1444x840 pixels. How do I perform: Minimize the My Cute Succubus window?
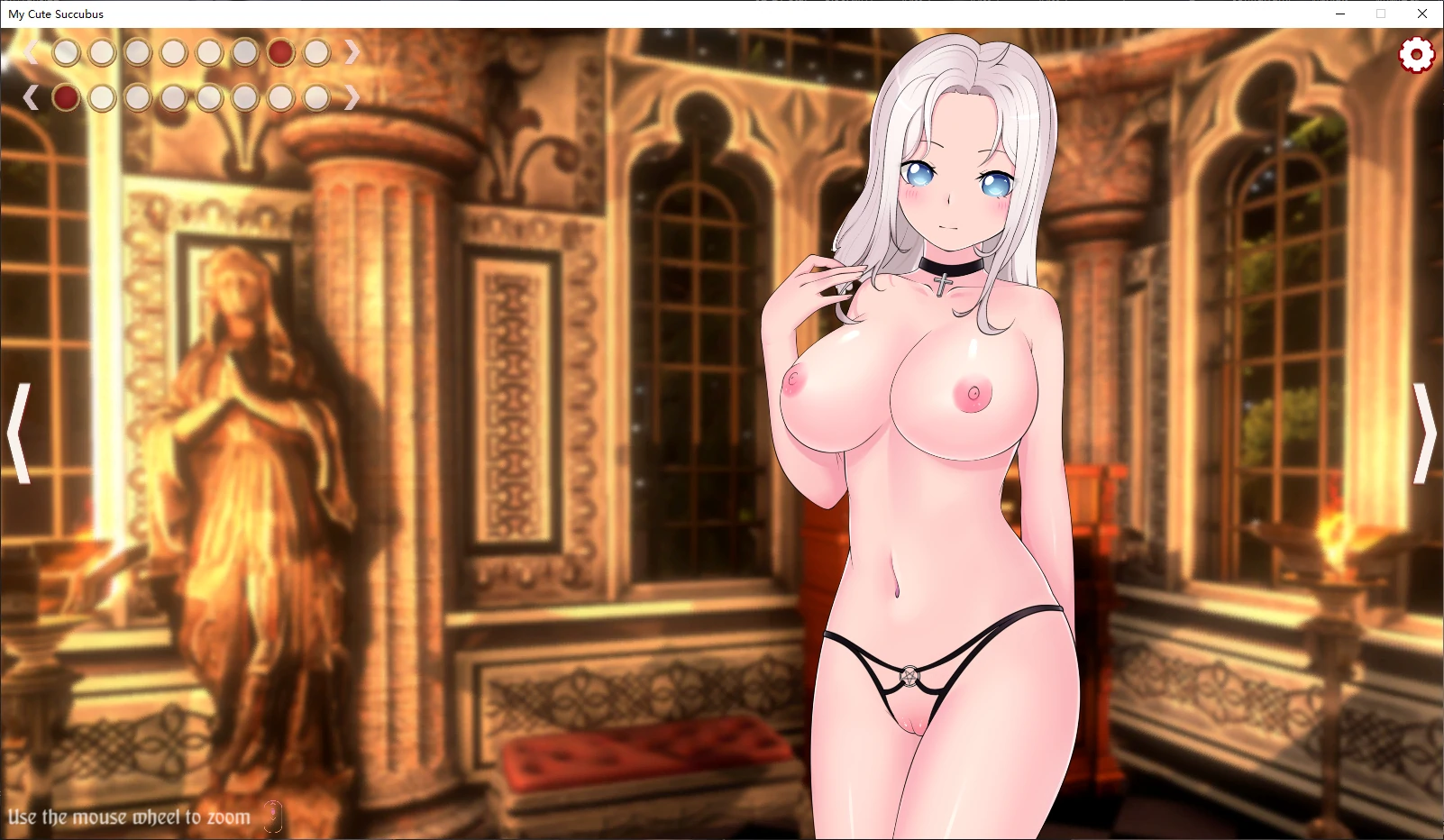pos(1342,14)
